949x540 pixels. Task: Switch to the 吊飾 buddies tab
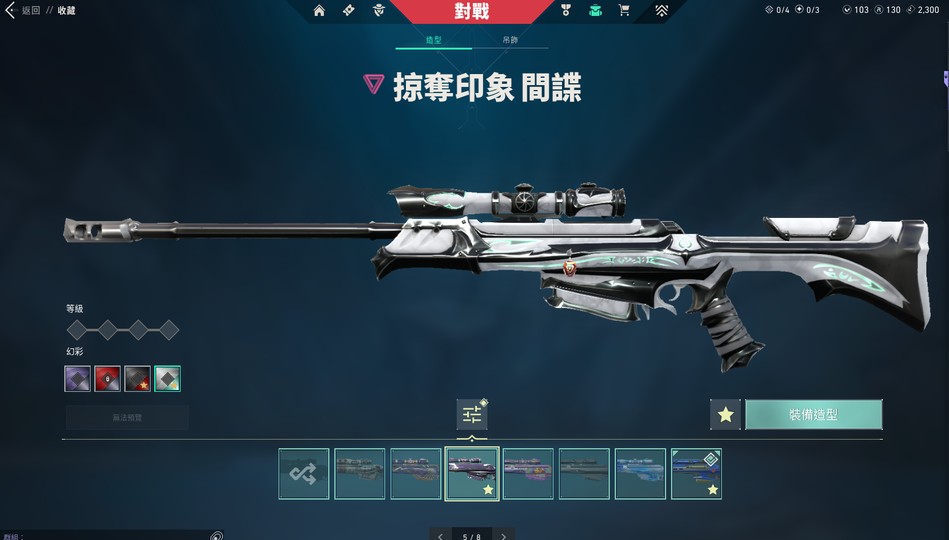510,40
